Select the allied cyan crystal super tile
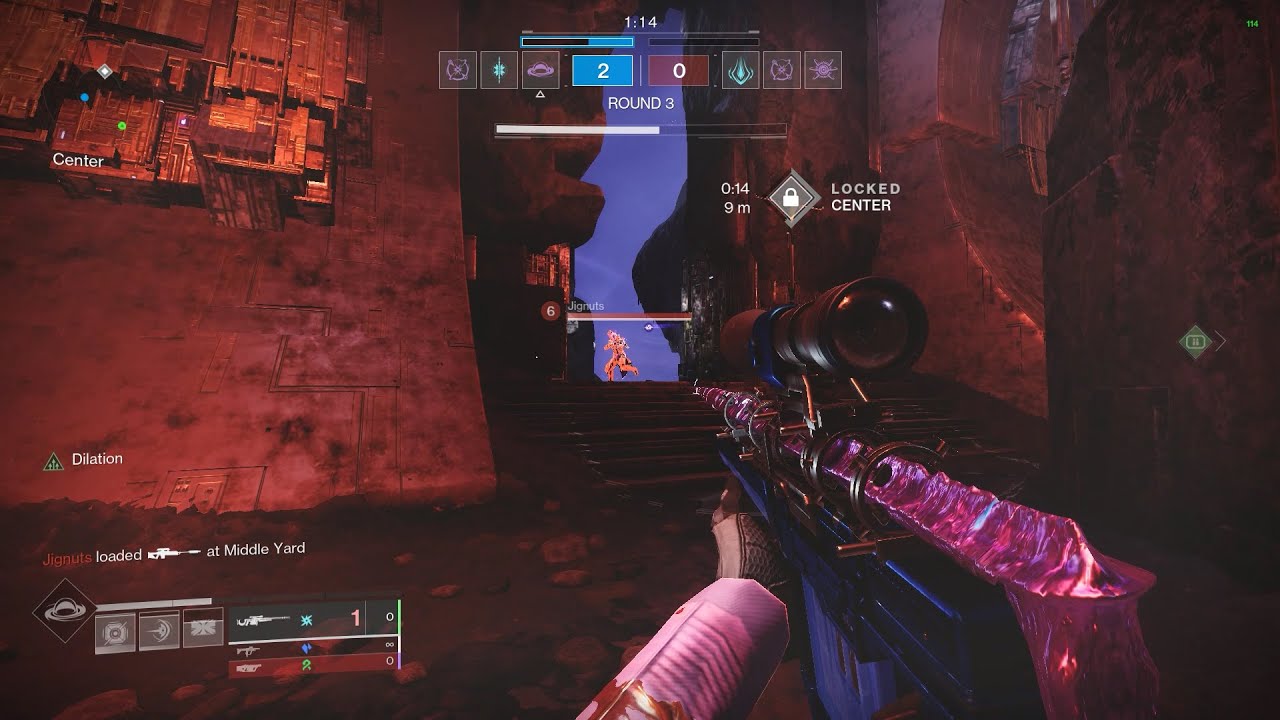Image resolution: width=1280 pixels, height=720 pixels. click(499, 70)
